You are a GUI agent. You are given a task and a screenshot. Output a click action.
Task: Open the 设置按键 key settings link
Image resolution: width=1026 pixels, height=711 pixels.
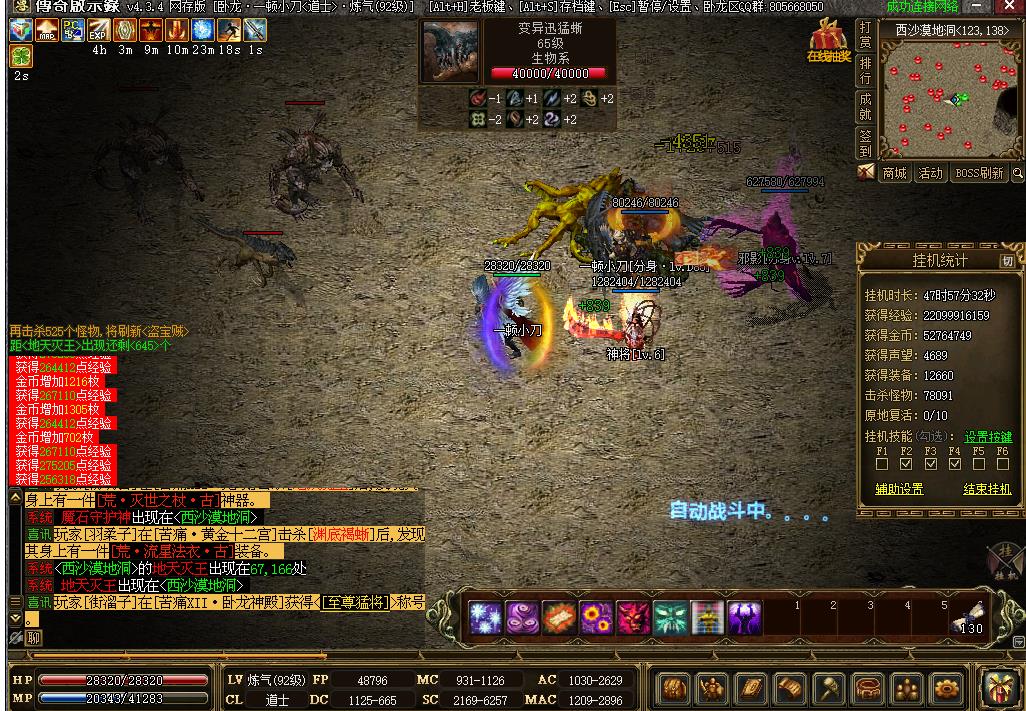[988, 437]
